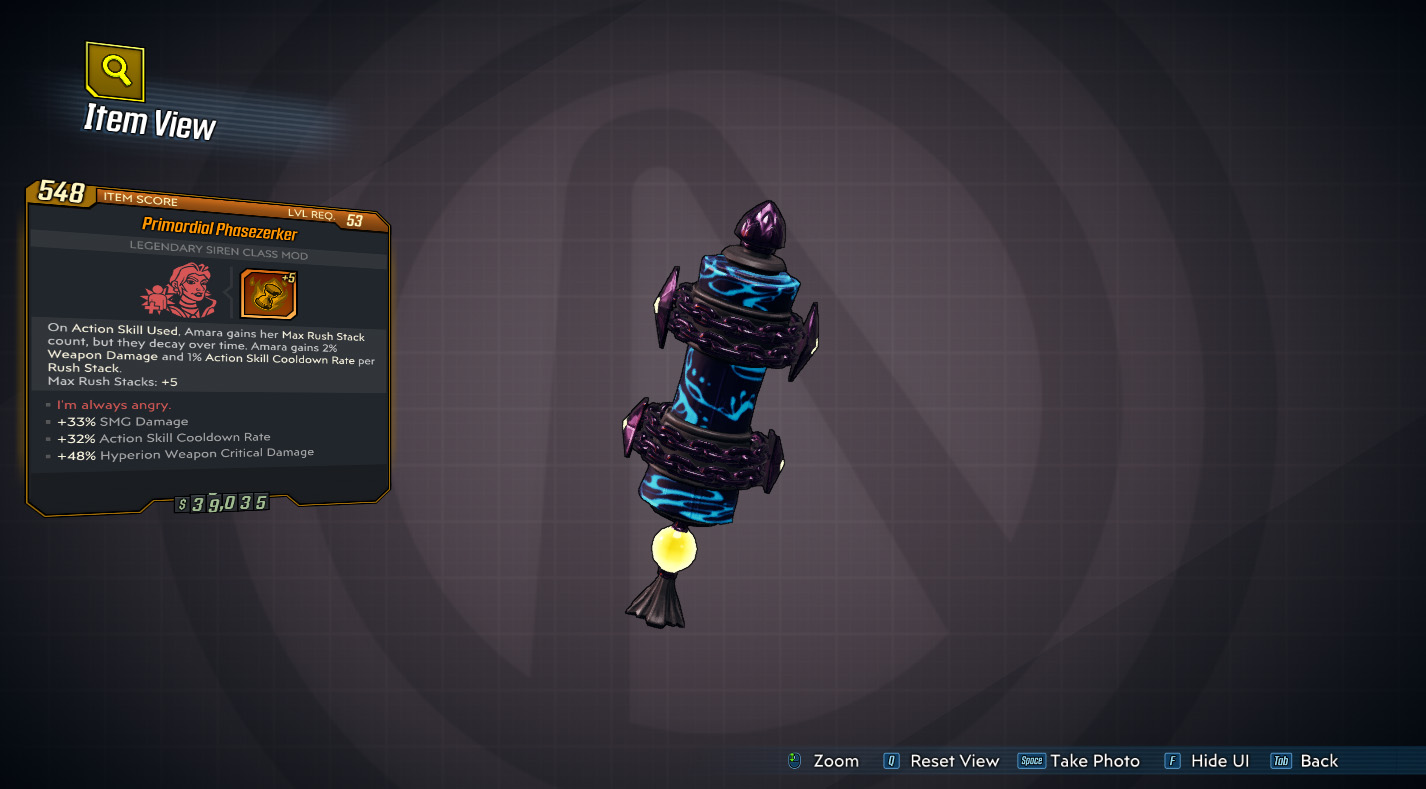Click the +5 hourglass skill boost icon
This screenshot has width=1426, height=789.
pos(269,294)
